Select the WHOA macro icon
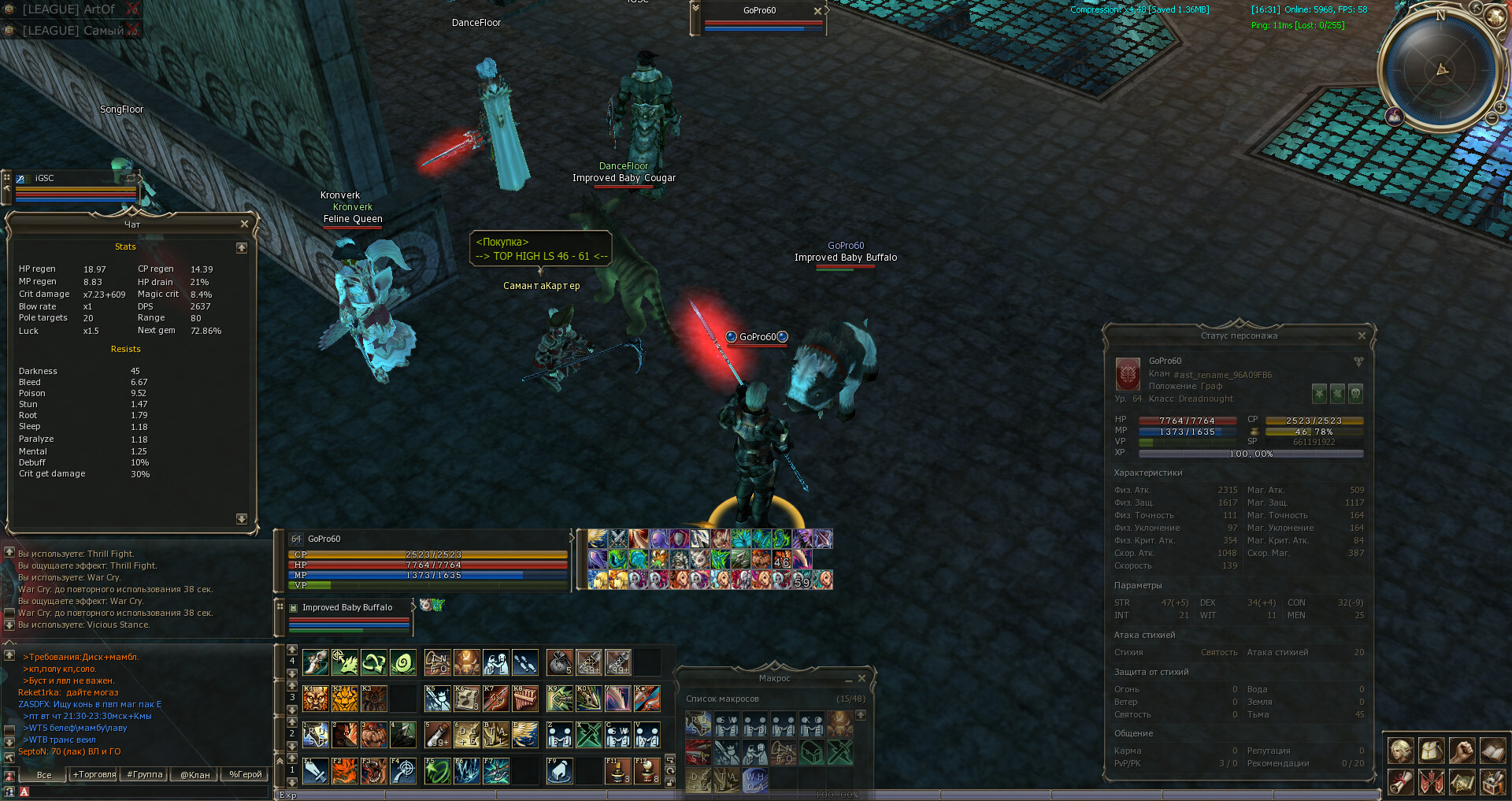1512x801 pixels. [x=754, y=781]
